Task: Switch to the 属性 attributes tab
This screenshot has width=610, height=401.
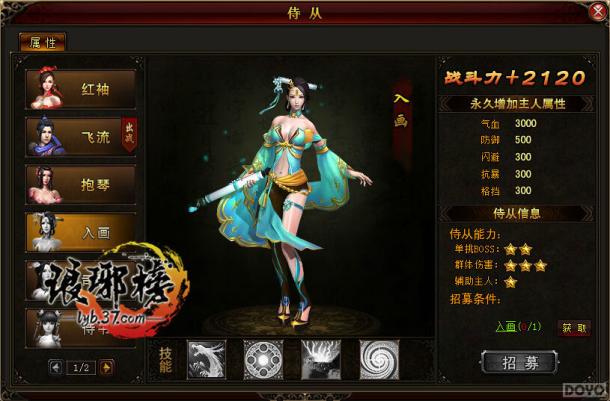Action: pos(43,42)
